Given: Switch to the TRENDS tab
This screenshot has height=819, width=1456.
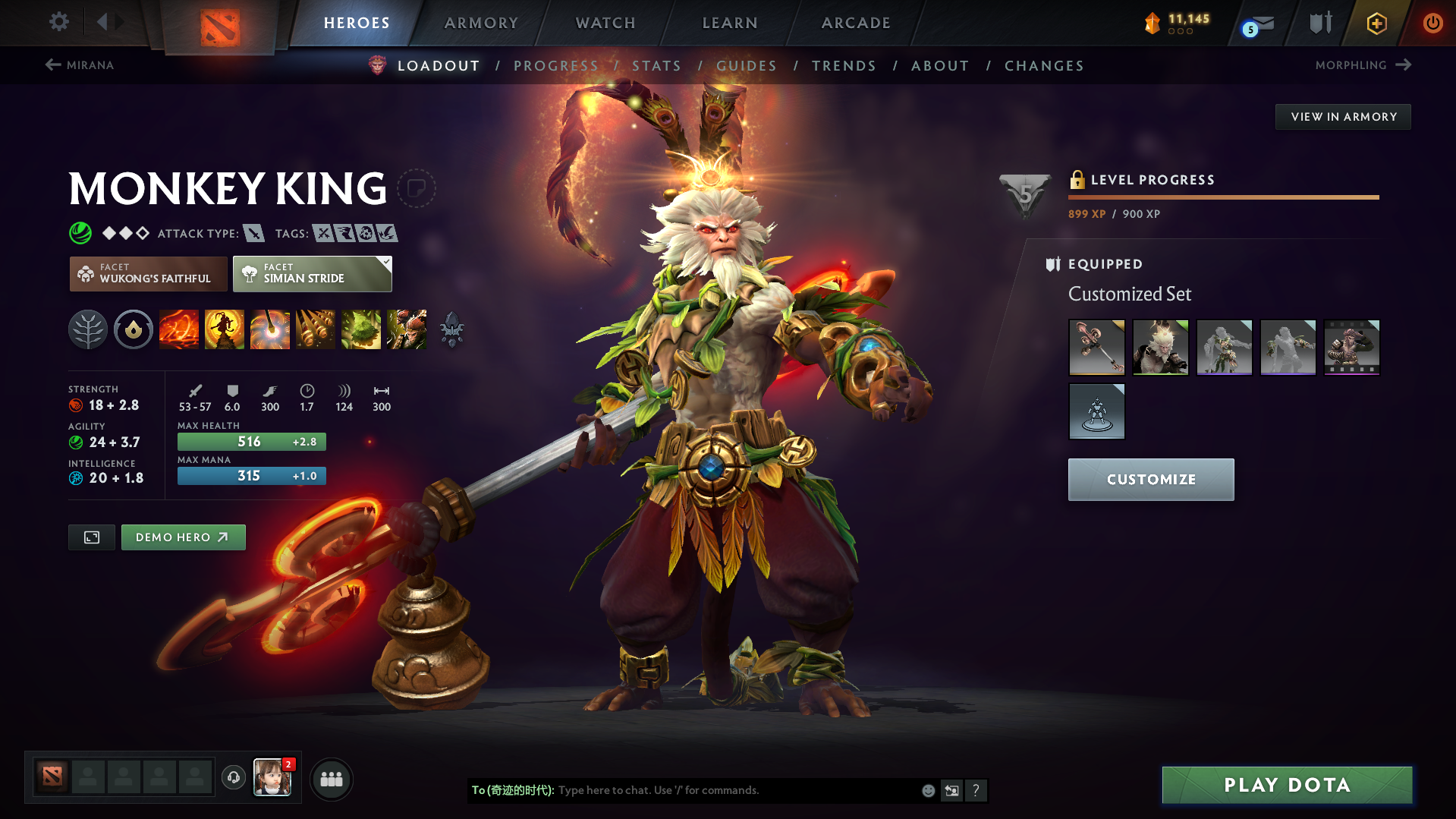Looking at the screenshot, I should pos(844,66).
